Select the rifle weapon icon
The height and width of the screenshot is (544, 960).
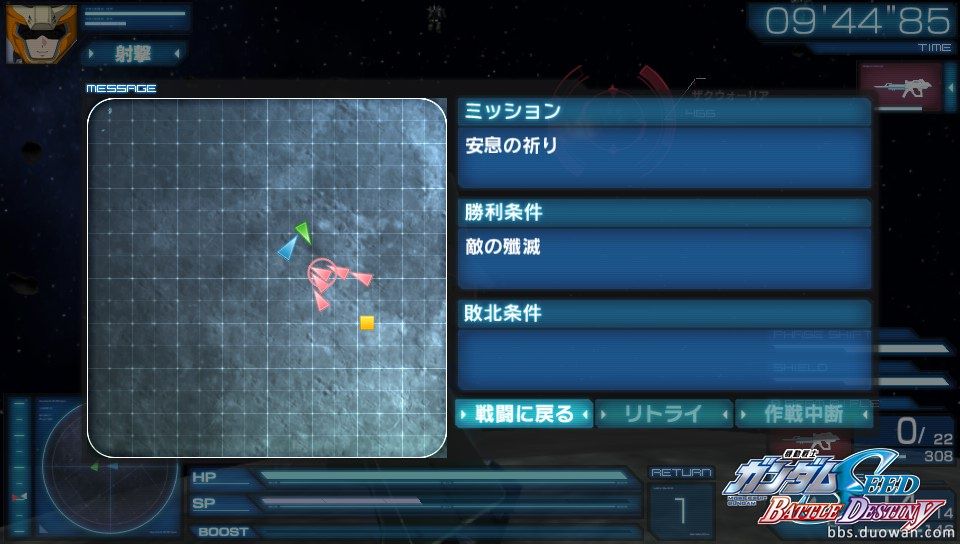(x=901, y=88)
